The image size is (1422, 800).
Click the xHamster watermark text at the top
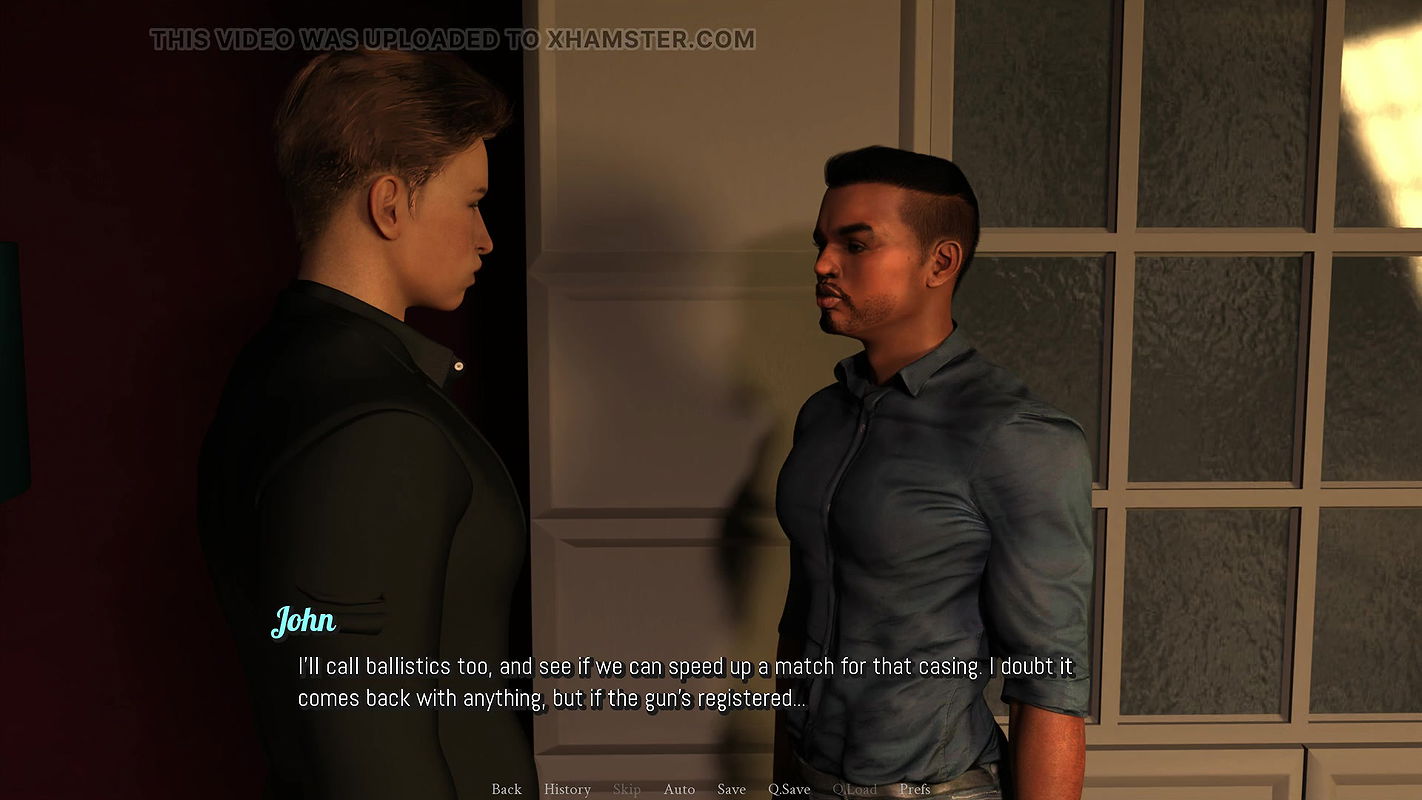pos(453,40)
